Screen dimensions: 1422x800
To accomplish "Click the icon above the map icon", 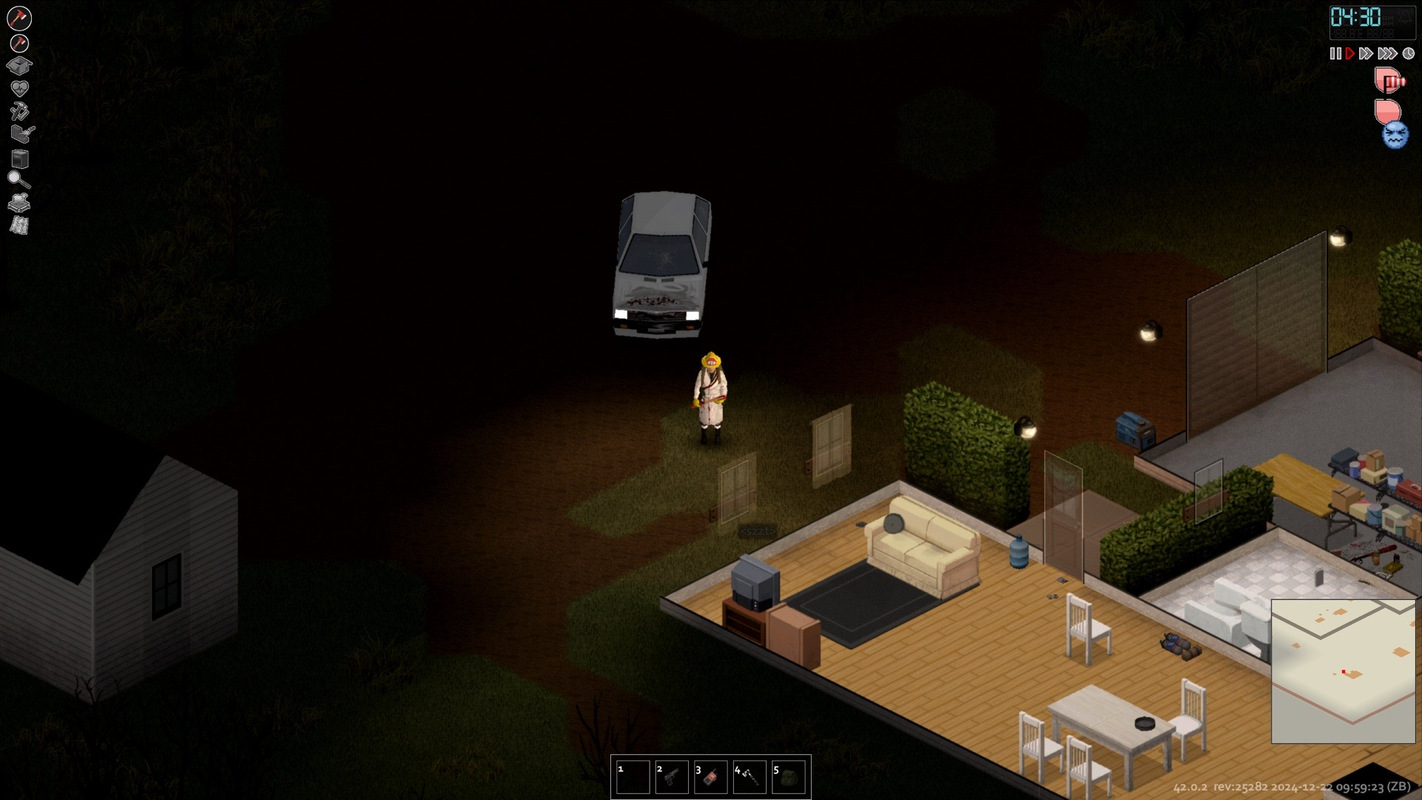I will (x=19, y=202).
